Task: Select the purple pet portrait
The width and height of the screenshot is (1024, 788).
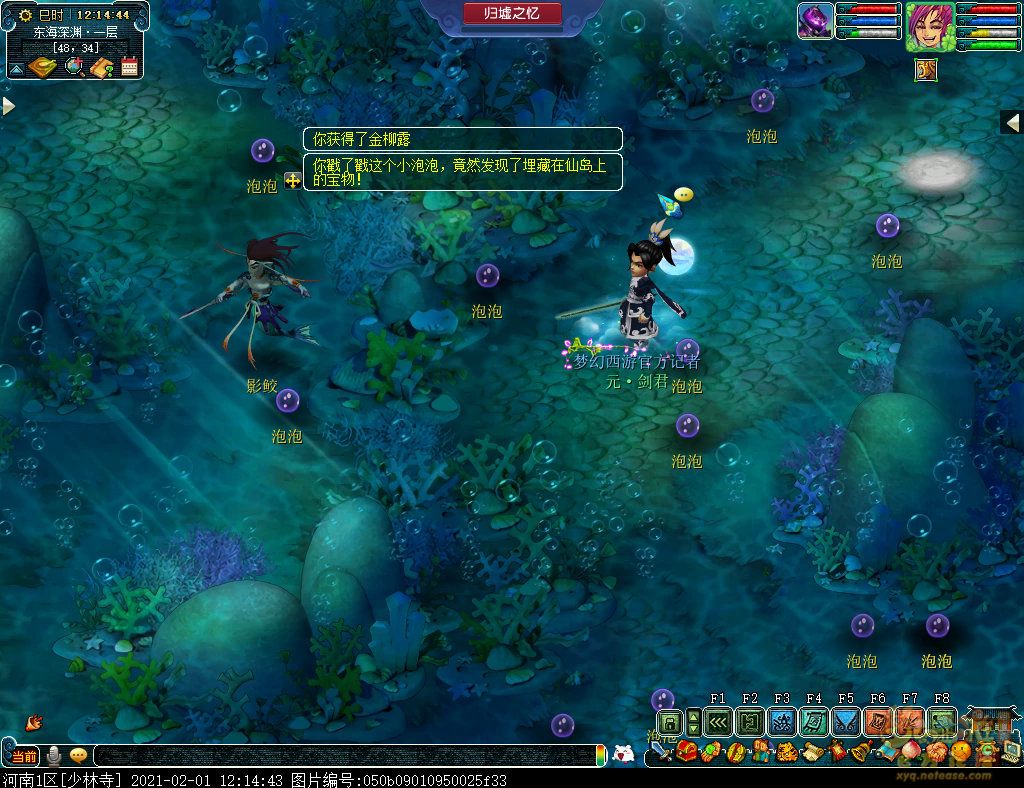Action: point(816,21)
